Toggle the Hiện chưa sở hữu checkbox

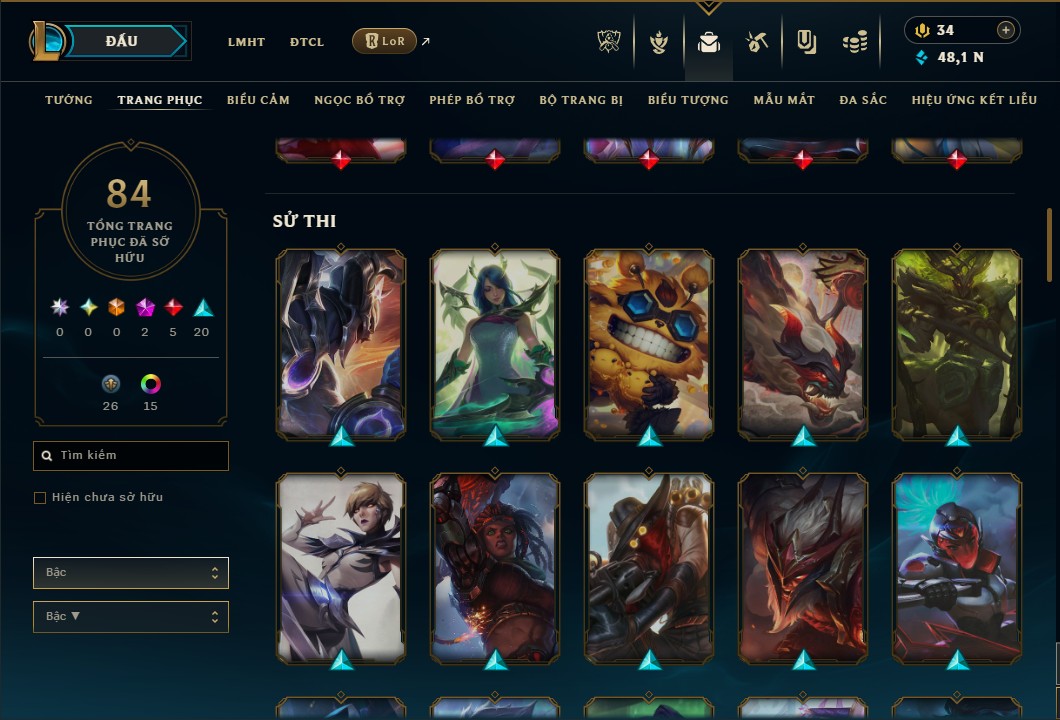[x=40, y=498]
